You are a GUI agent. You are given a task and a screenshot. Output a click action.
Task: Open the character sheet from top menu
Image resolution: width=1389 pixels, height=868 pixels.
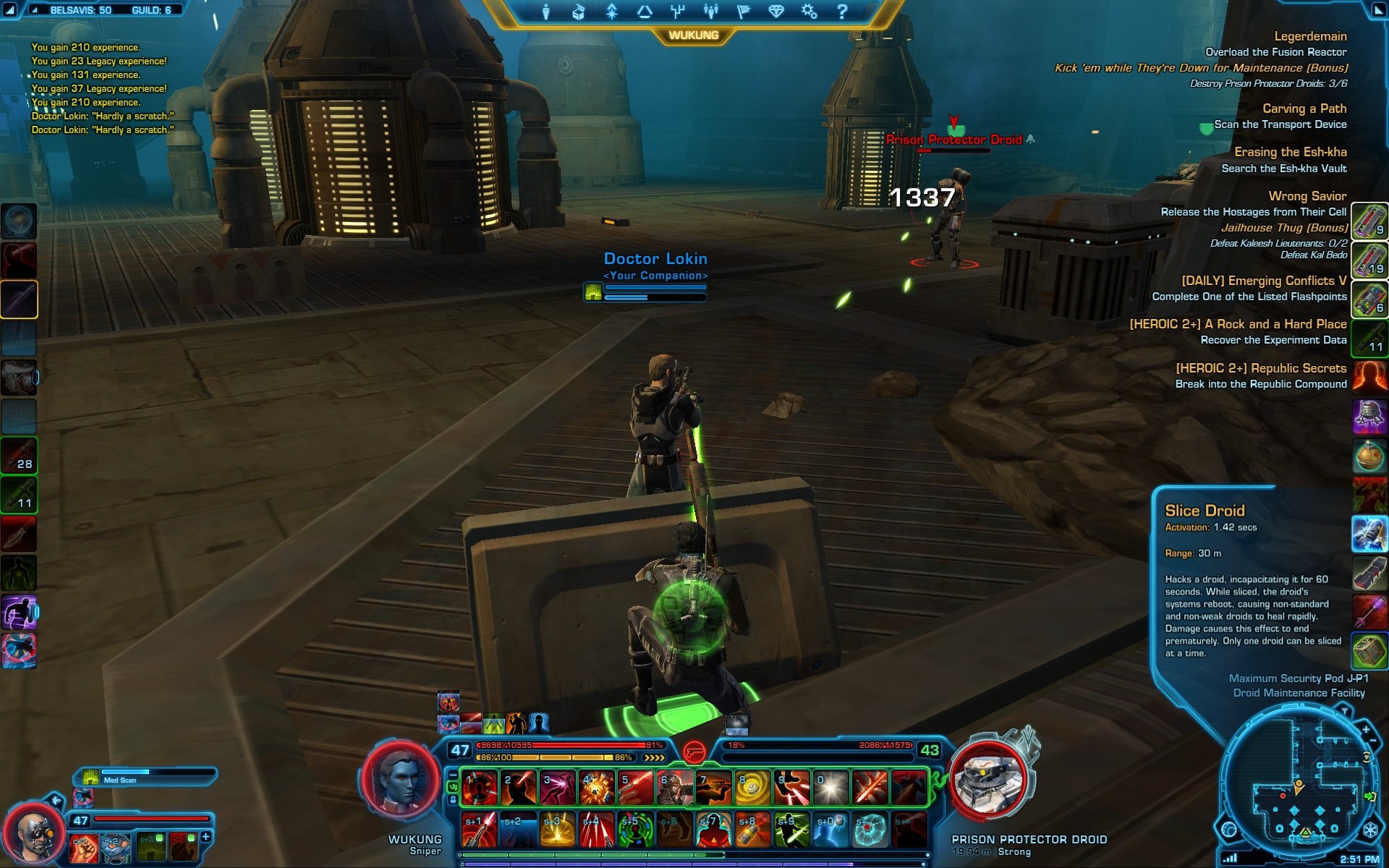pos(546,12)
